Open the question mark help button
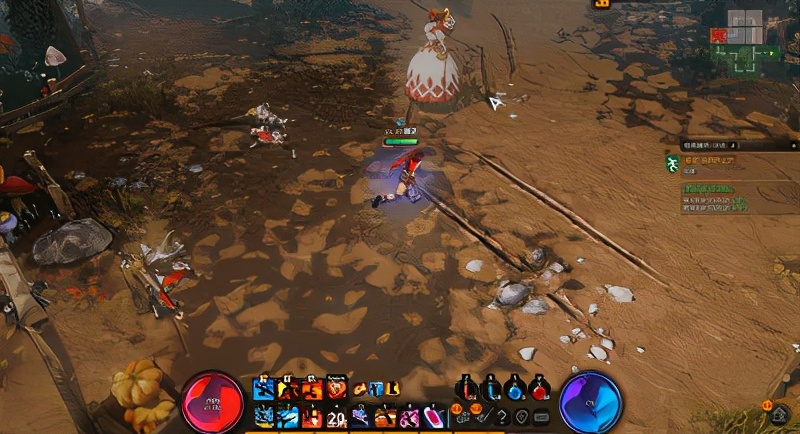The height and width of the screenshot is (434, 800). point(503,416)
